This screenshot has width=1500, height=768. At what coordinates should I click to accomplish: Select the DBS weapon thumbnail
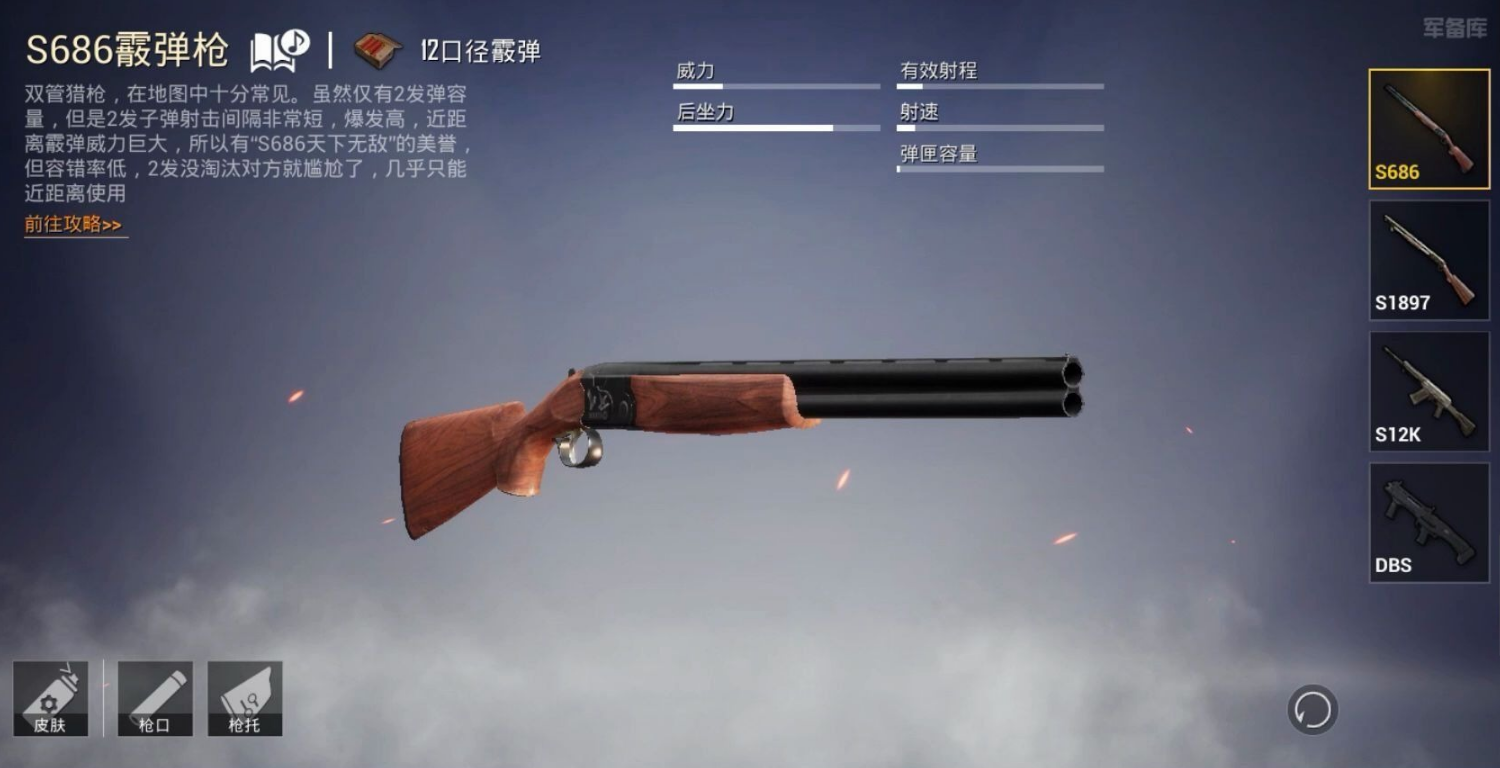pyautogui.click(x=1428, y=522)
